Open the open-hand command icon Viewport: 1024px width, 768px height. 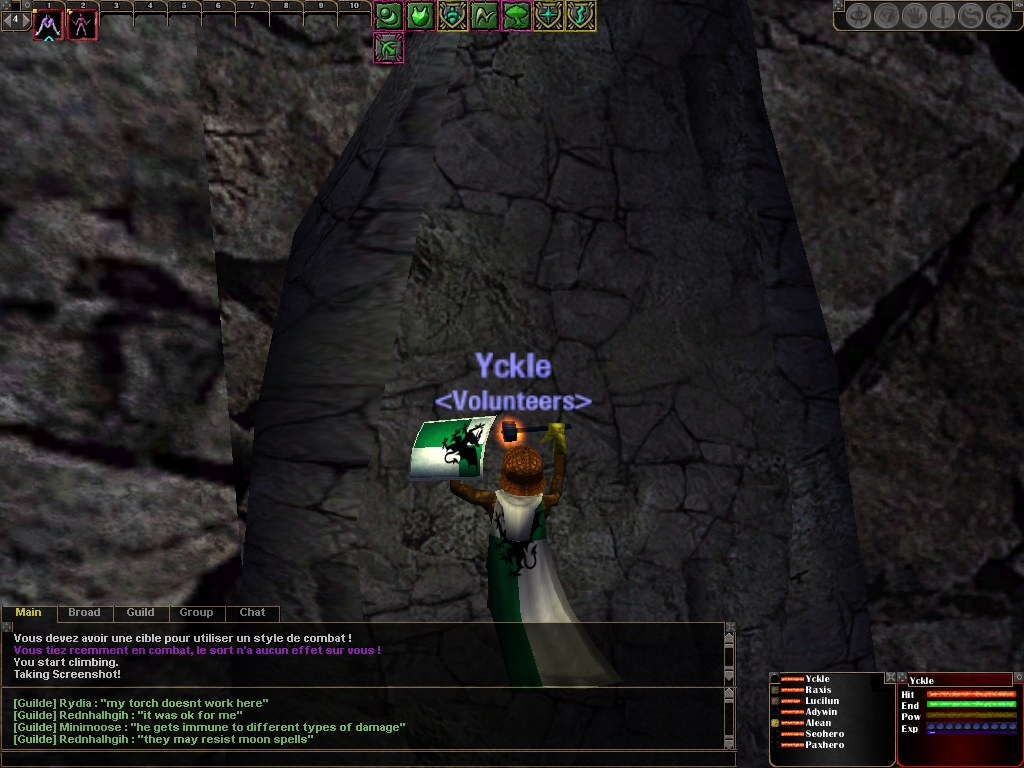[914, 16]
